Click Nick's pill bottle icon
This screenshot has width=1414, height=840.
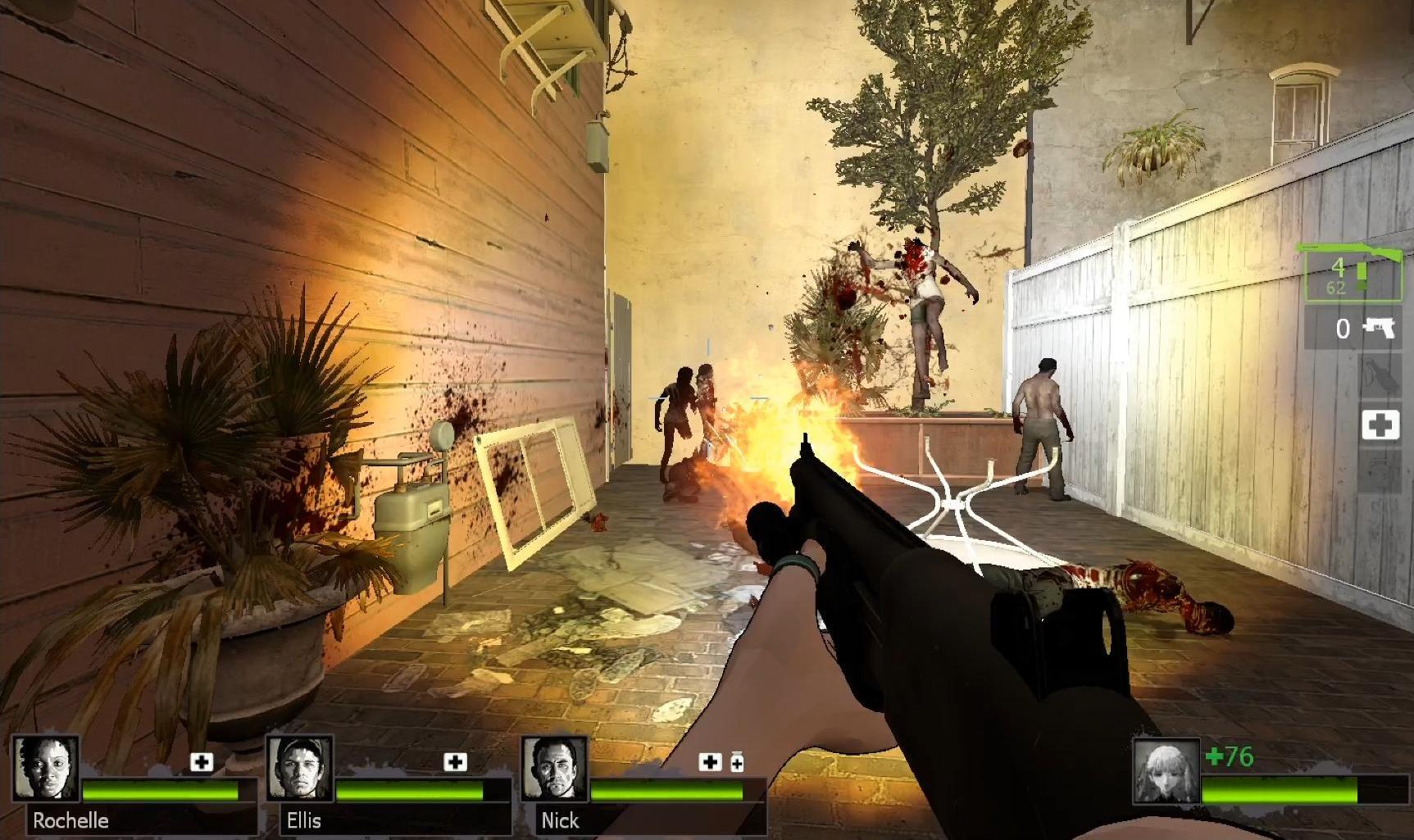pos(737,763)
